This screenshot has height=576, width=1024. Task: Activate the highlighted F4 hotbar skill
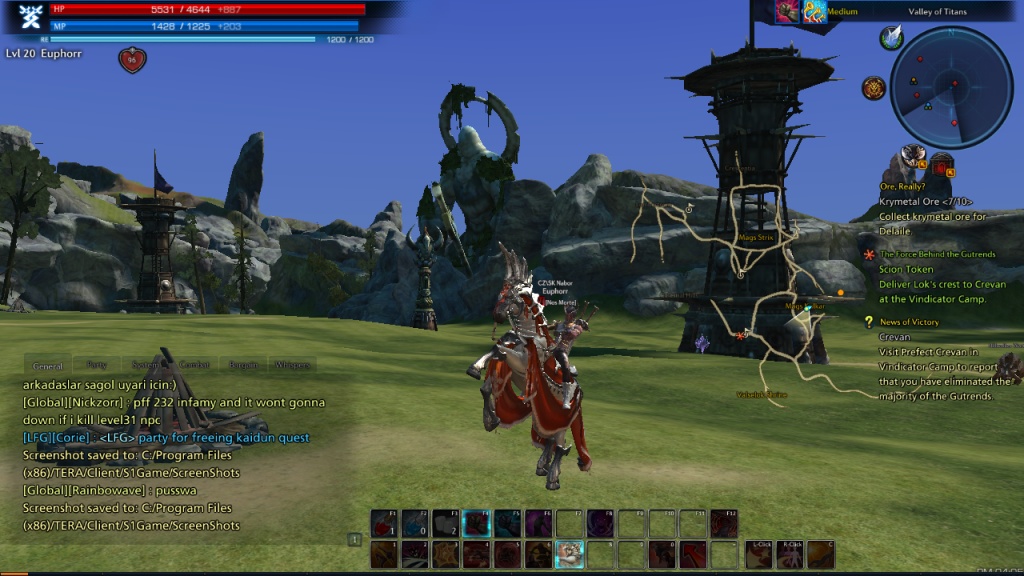pyautogui.click(x=477, y=523)
